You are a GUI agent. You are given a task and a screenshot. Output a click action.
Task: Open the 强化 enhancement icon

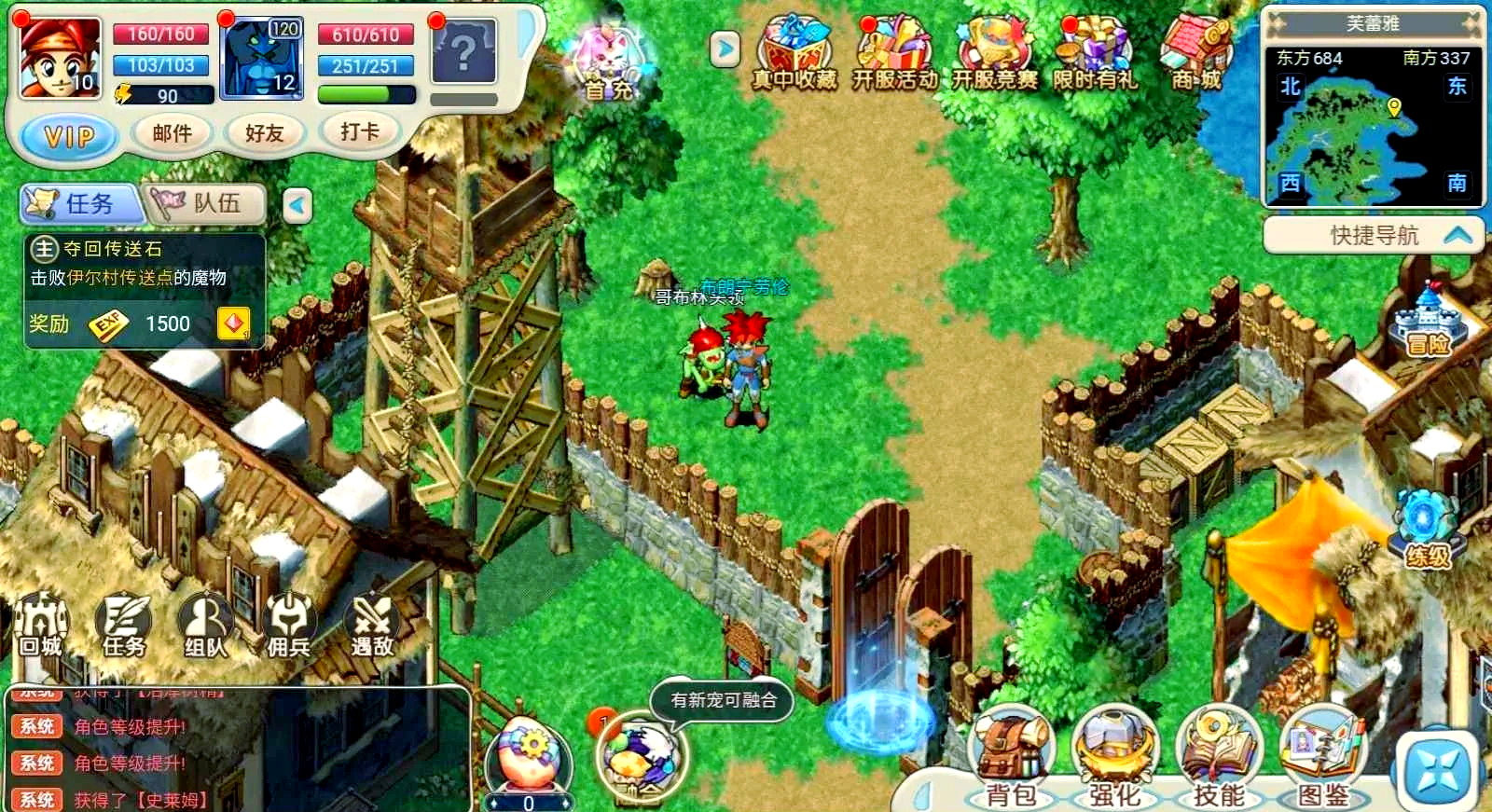[1115, 746]
